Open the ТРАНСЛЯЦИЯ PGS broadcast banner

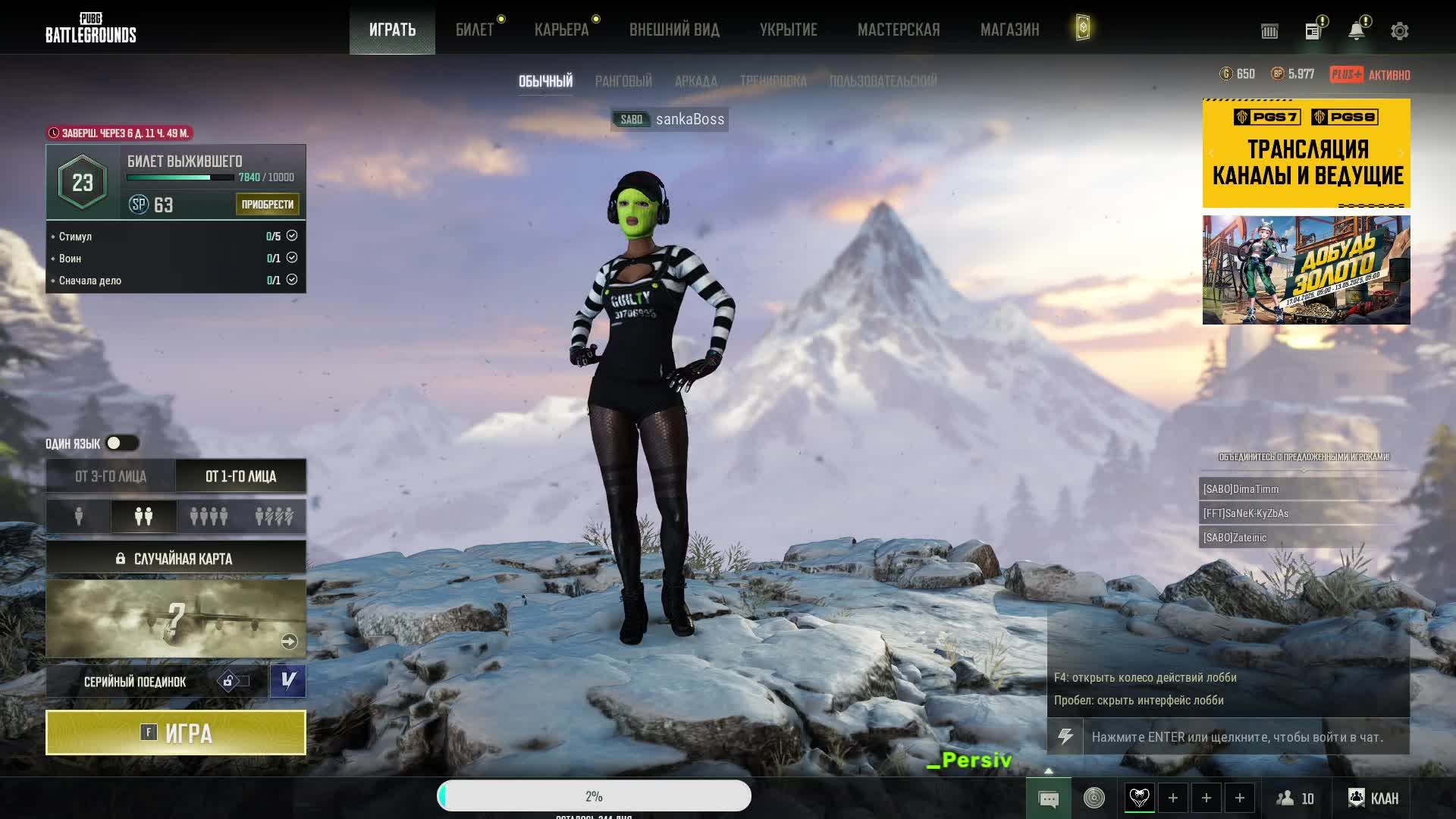point(1306,153)
